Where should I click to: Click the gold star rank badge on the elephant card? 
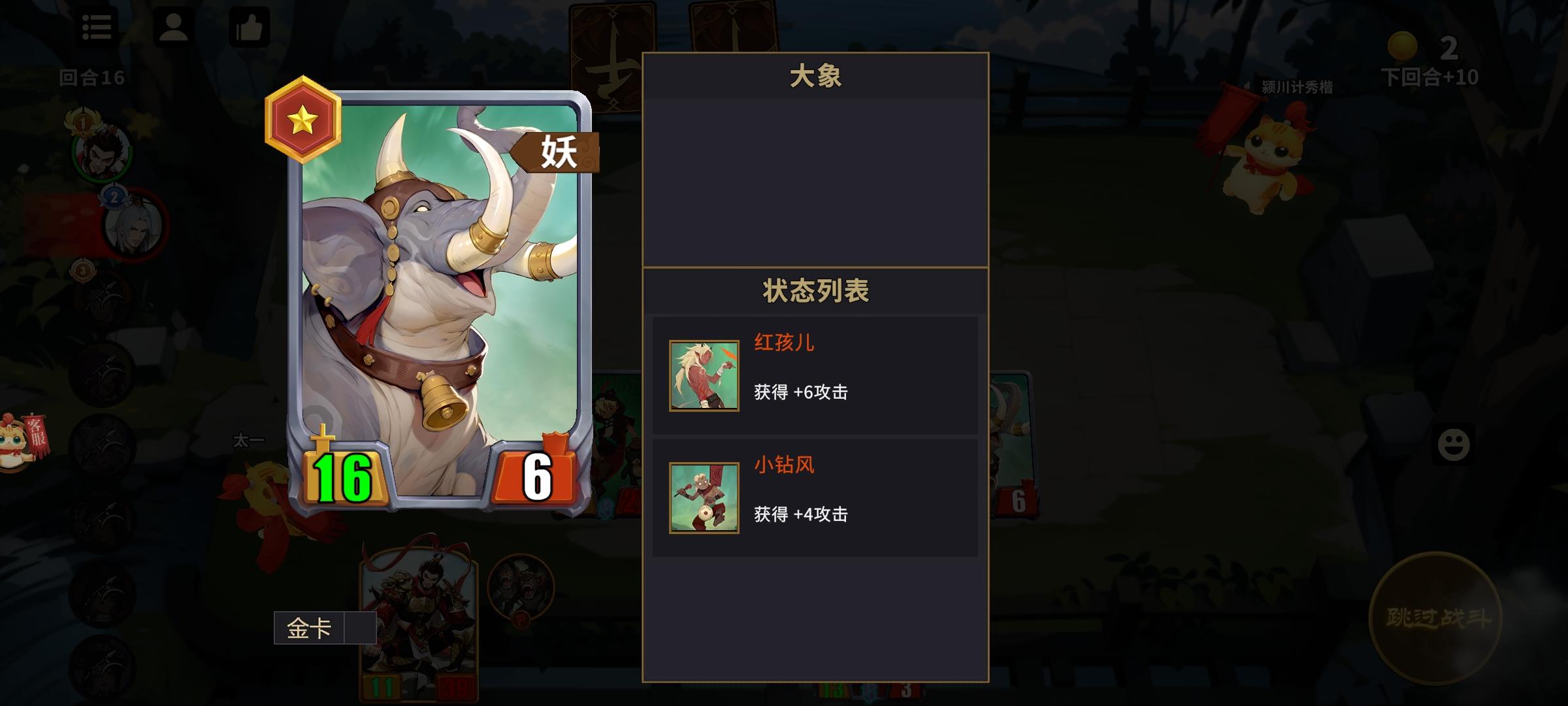tap(302, 123)
